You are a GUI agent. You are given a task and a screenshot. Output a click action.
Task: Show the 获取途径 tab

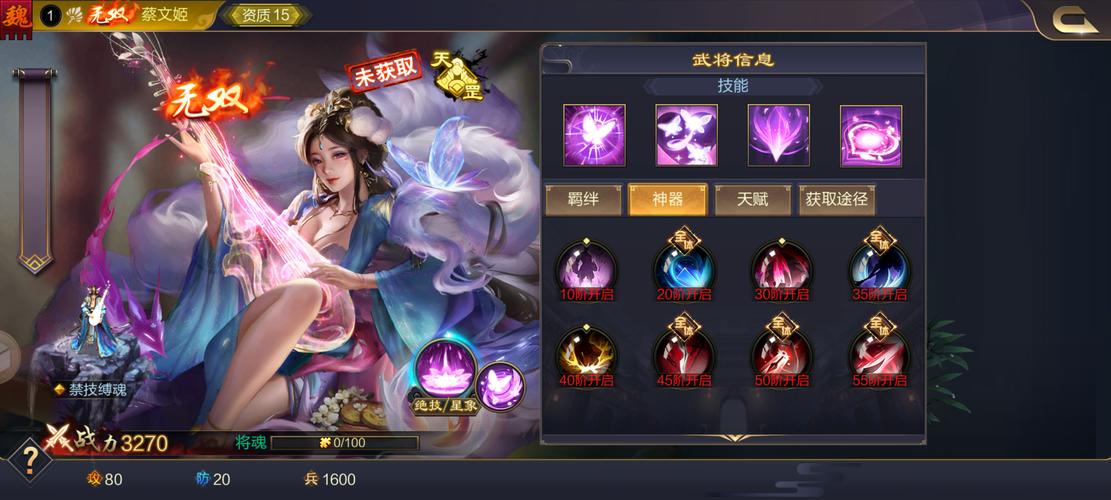point(837,200)
